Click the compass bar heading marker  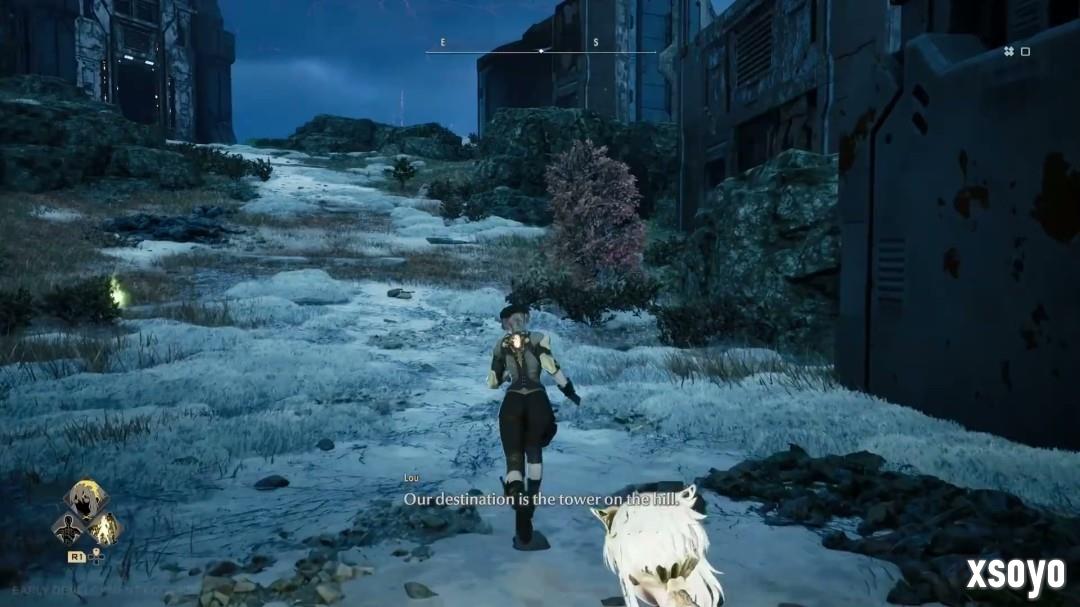click(541, 50)
